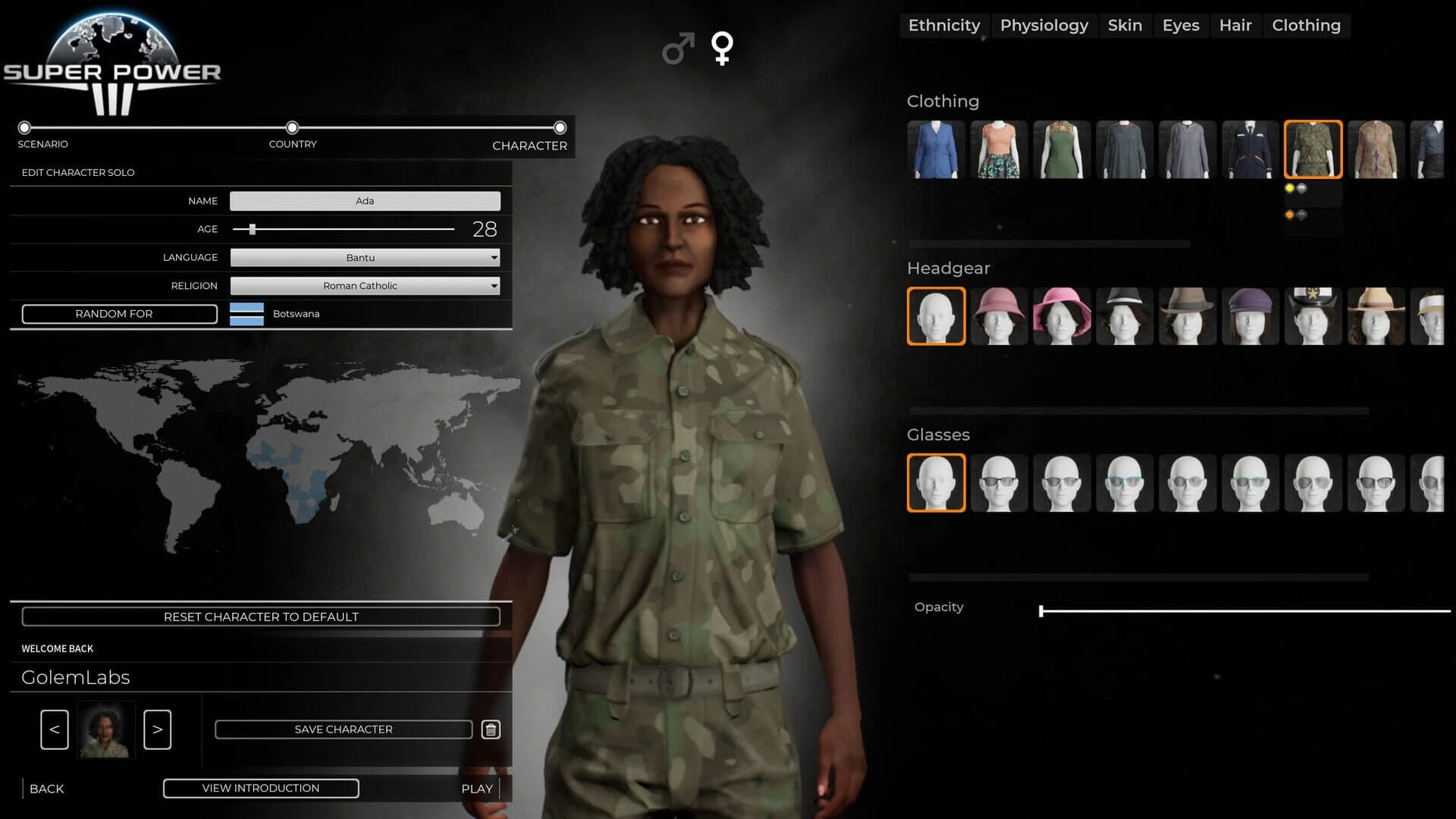Toggle the yellow clothing color variant
This screenshot has width=1456, height=819.
[x=1289, y=187]
